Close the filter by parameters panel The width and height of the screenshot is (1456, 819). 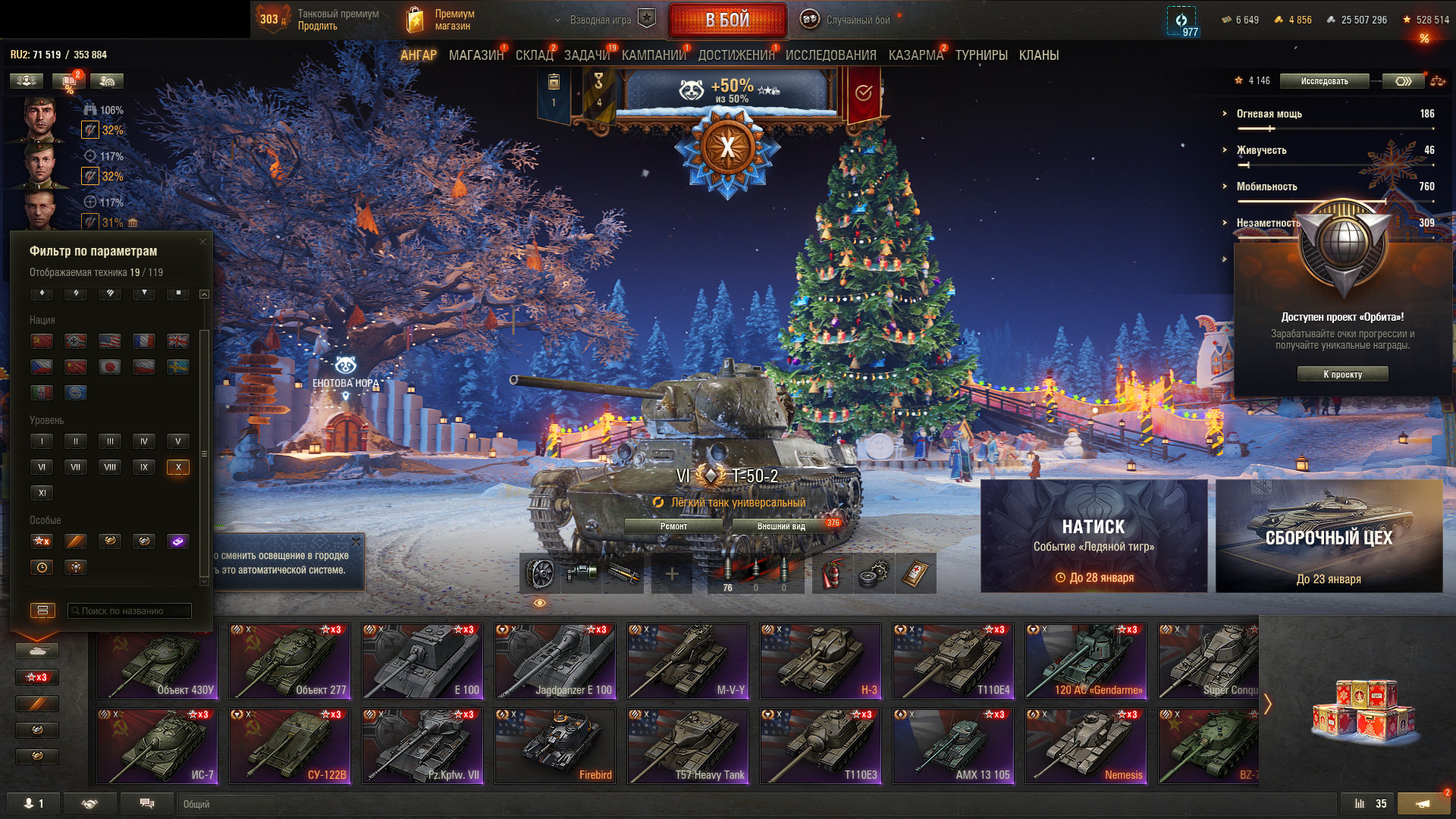(202, 242)
